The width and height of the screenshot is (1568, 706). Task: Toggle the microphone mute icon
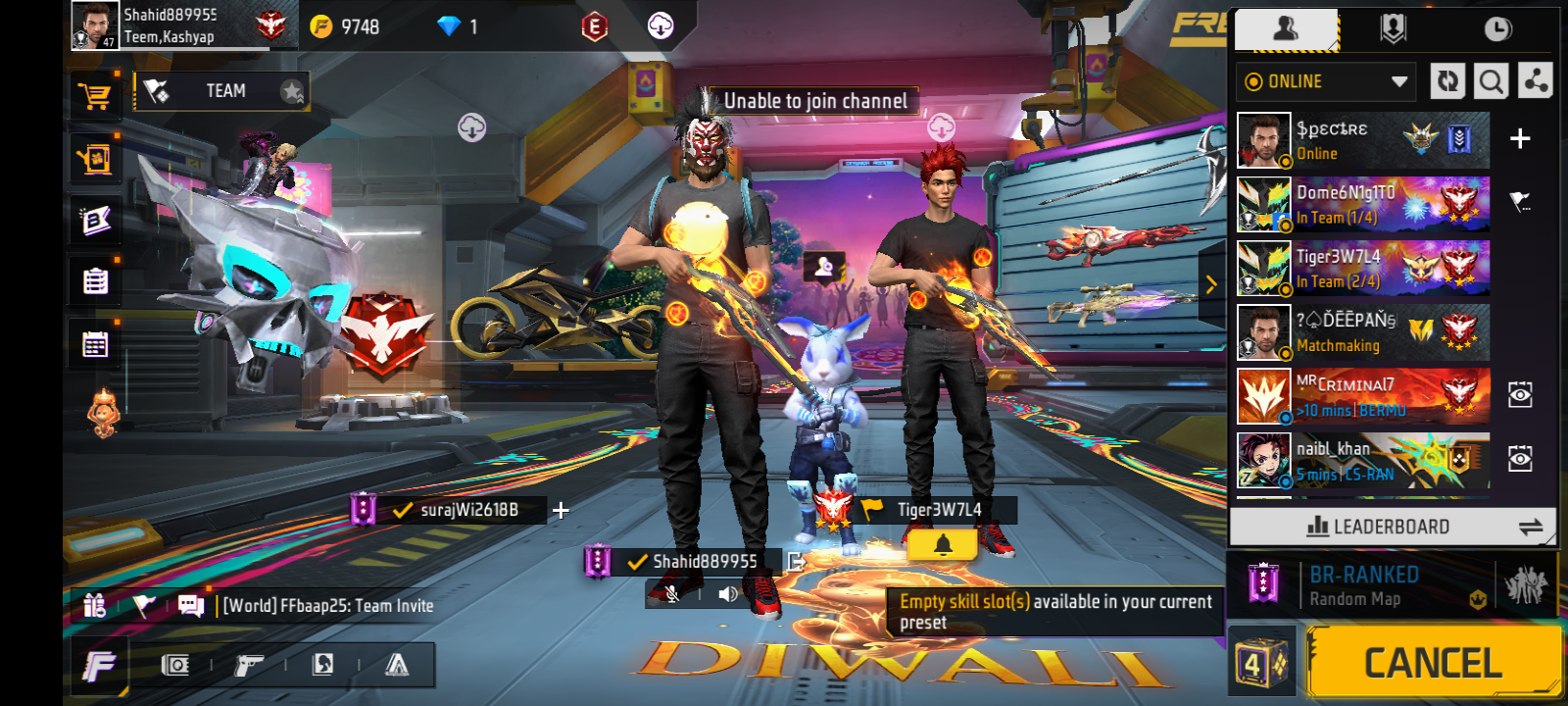[x=672, y=594]
